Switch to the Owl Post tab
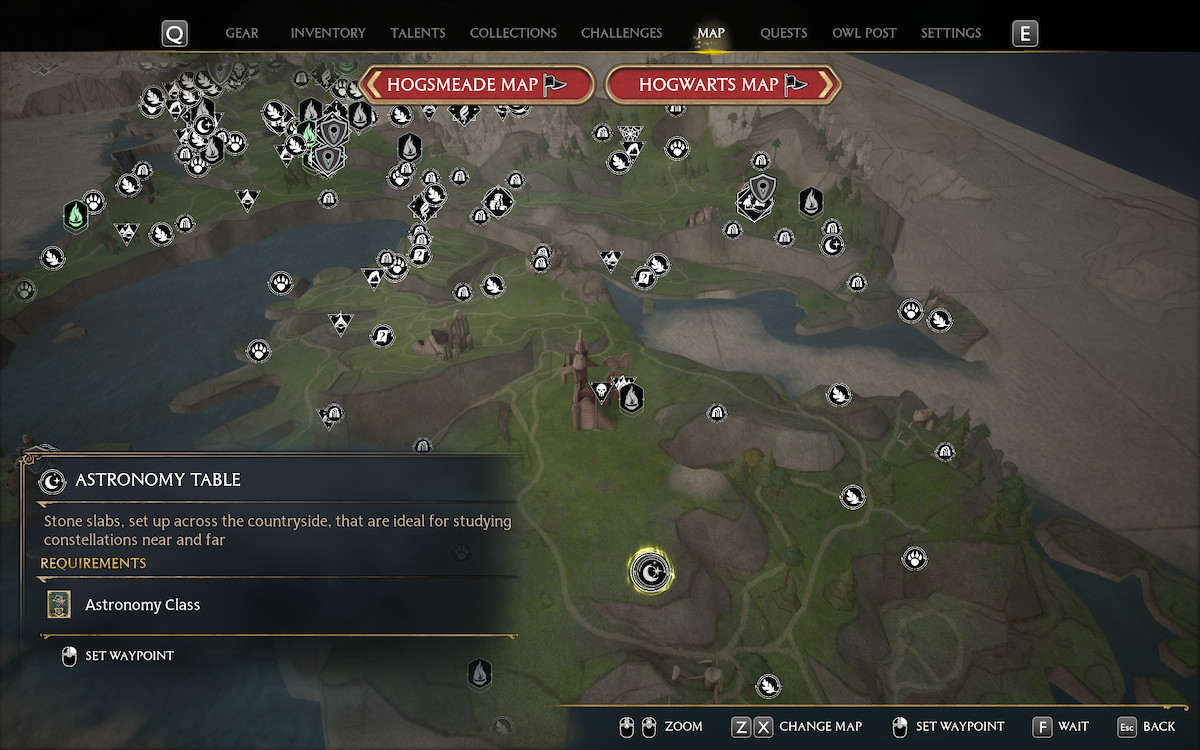Viewport: 1200px width, 750px height. [864, 33]
